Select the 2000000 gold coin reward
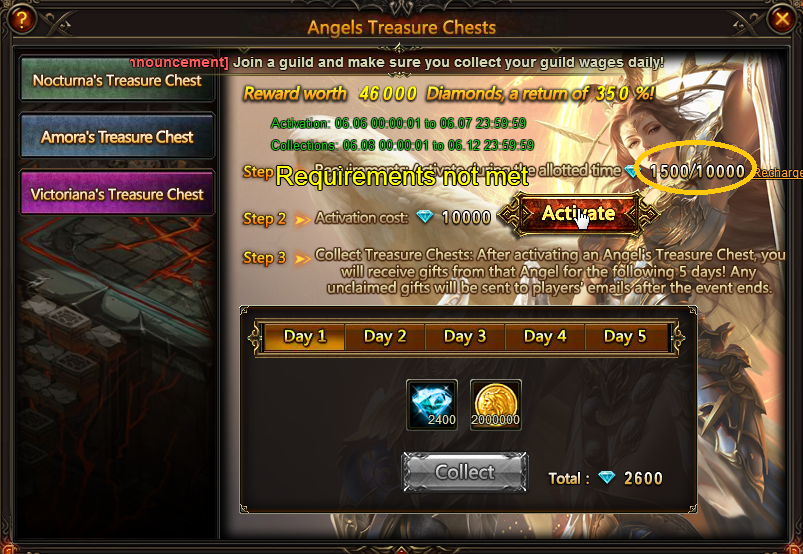This screenshot has height=554, width=803. 496,405
